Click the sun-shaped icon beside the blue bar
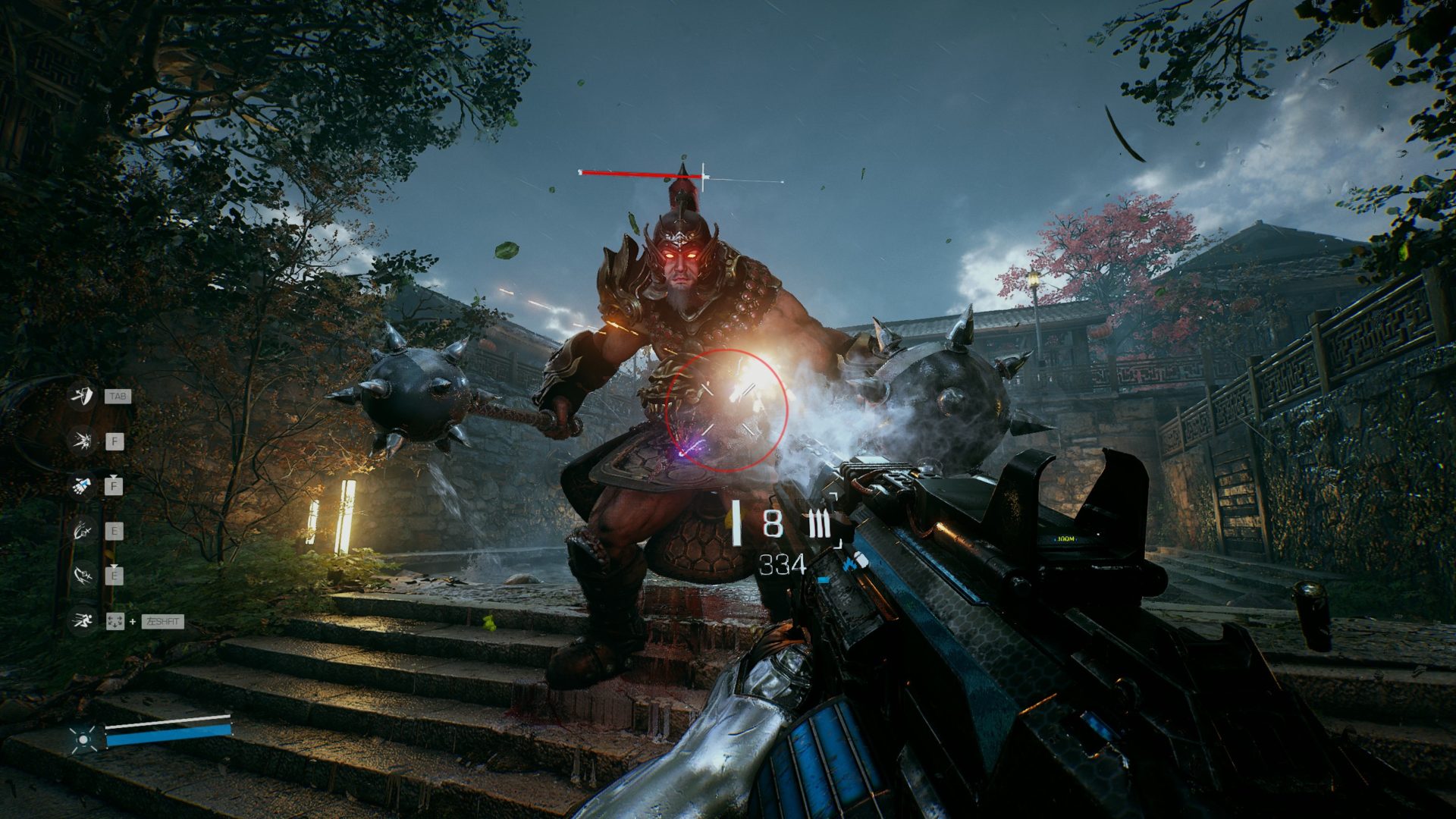This screenshot has width=1456, height=819. click(83, 739)
